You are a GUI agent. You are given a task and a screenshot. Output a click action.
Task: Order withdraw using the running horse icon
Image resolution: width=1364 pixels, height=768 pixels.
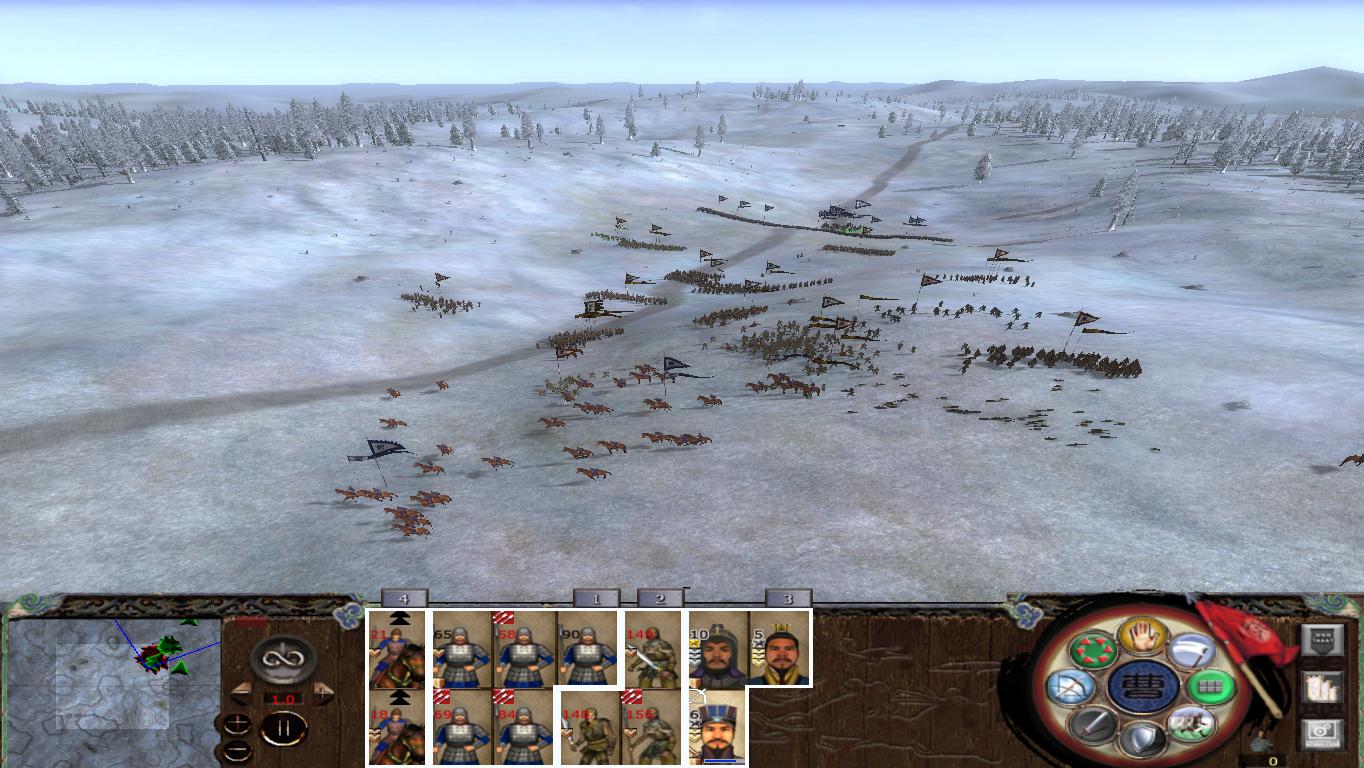pyautogui.click(x=1190, y=725)
